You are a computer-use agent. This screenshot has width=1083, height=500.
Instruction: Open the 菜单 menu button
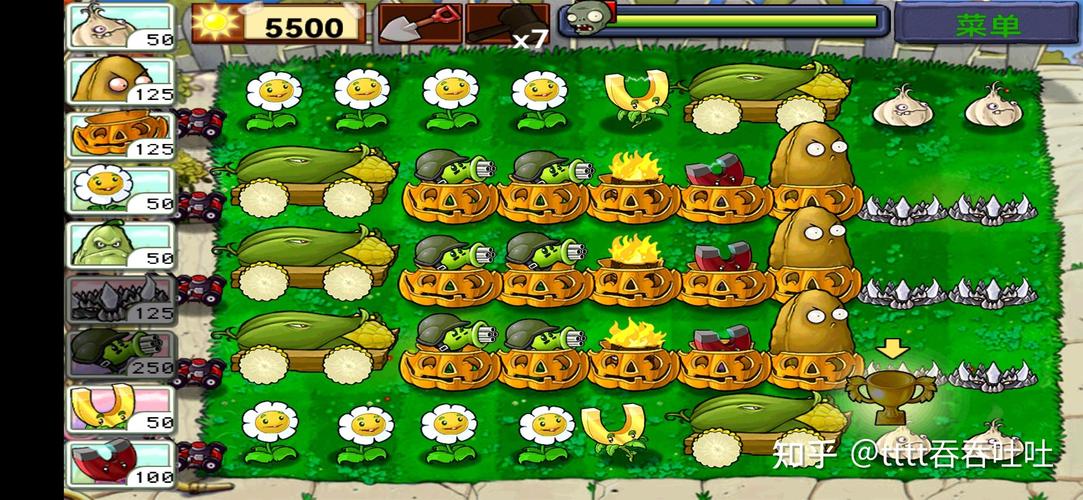(x=985, y=24)
